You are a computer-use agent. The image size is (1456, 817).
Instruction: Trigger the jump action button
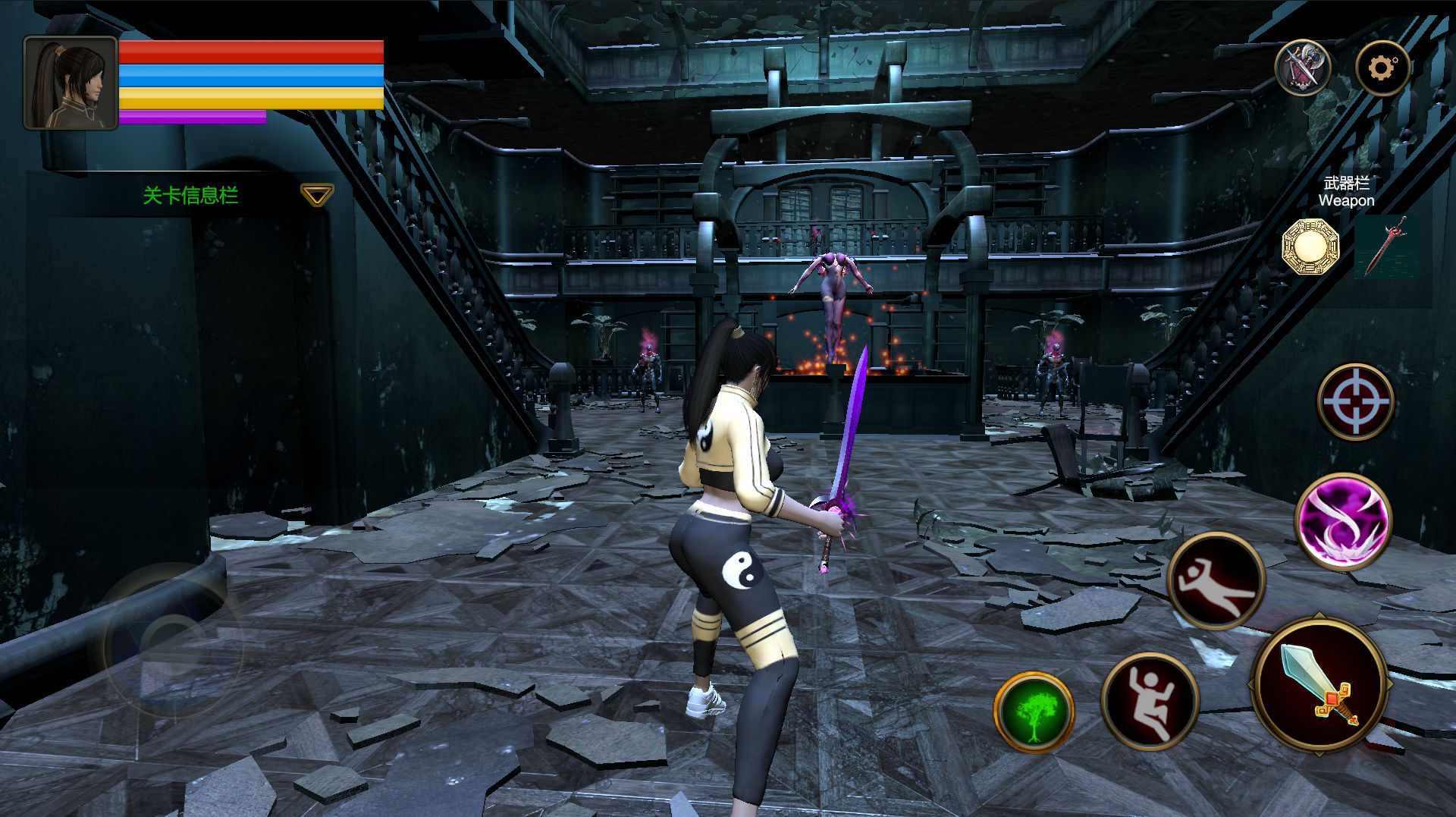[1150, 701]
